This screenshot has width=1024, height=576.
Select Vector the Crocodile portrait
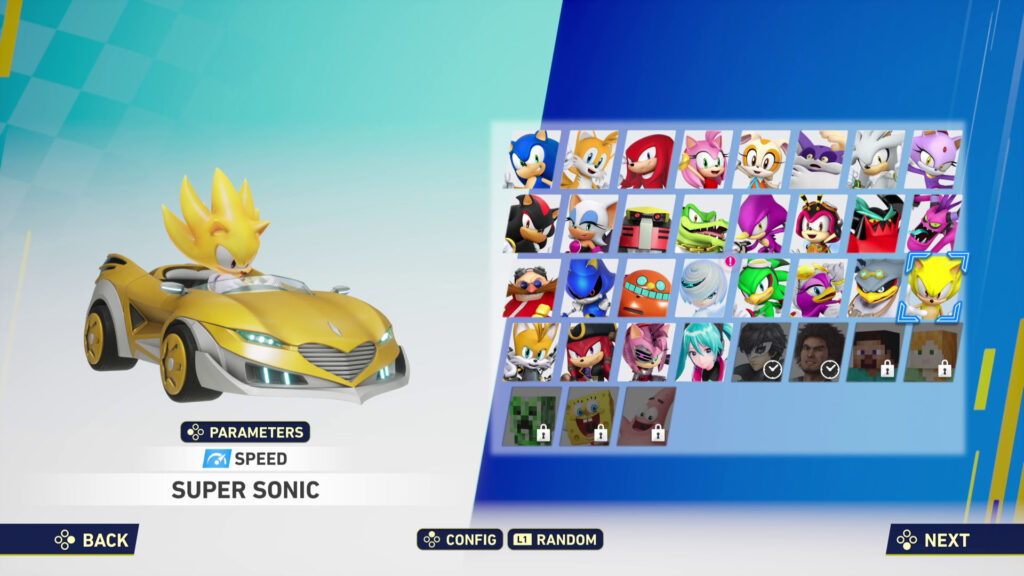click(x=704, y=223)
